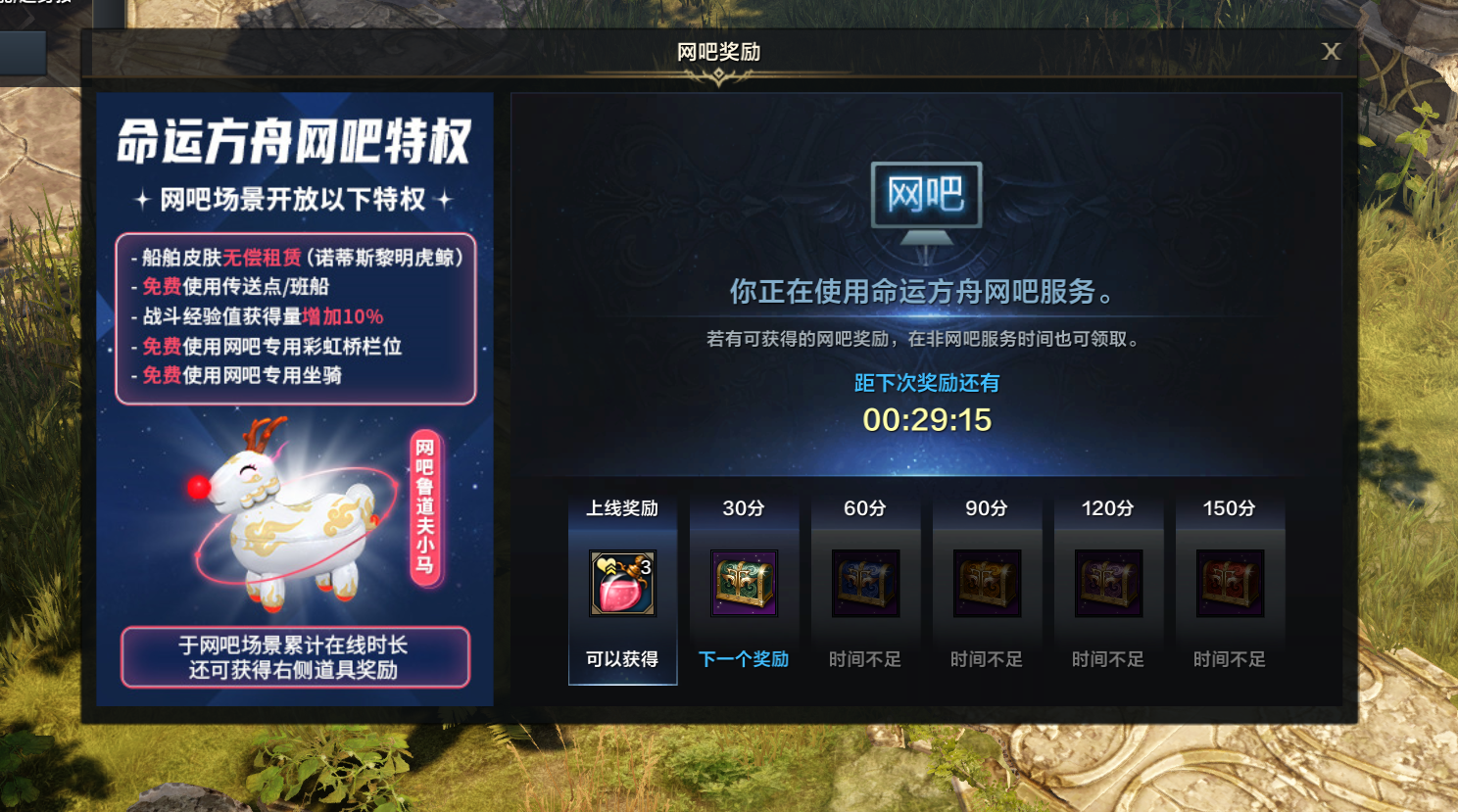The width and height of the screenshot is (1458, 812).
Task: Close the 网吧奖励 window with X
Action: click(x=1331, y=52)
